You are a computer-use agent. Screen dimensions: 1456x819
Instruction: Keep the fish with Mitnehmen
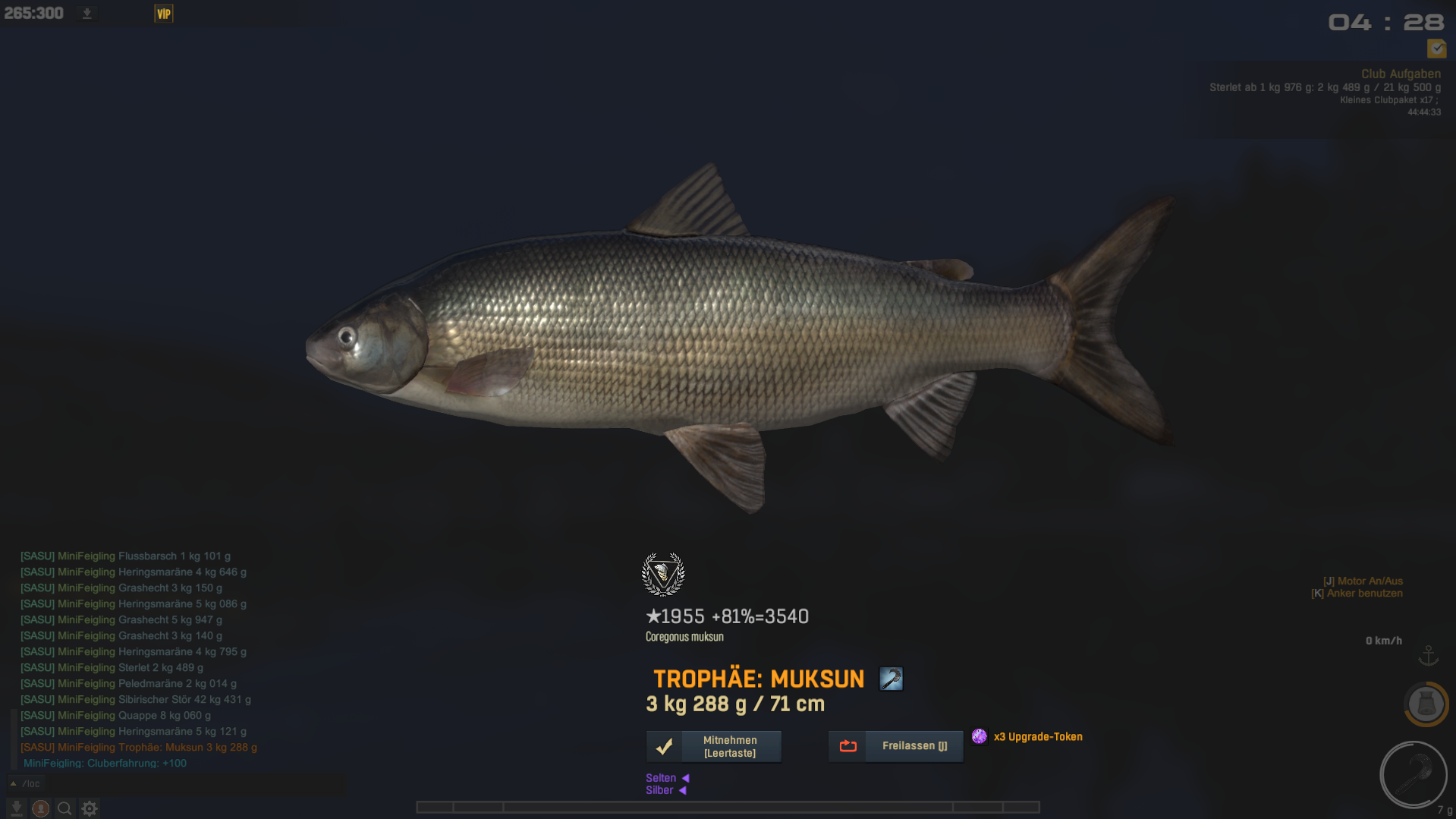click(713, 746)
